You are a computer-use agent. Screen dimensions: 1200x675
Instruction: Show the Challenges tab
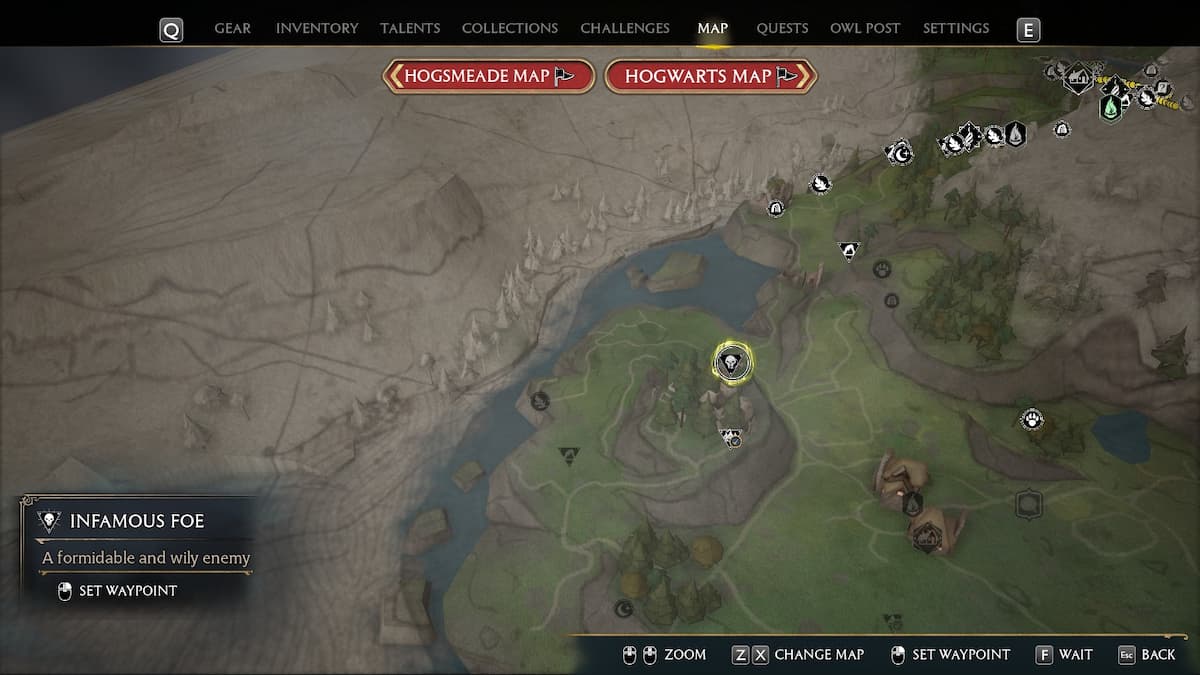coord(625,28)
